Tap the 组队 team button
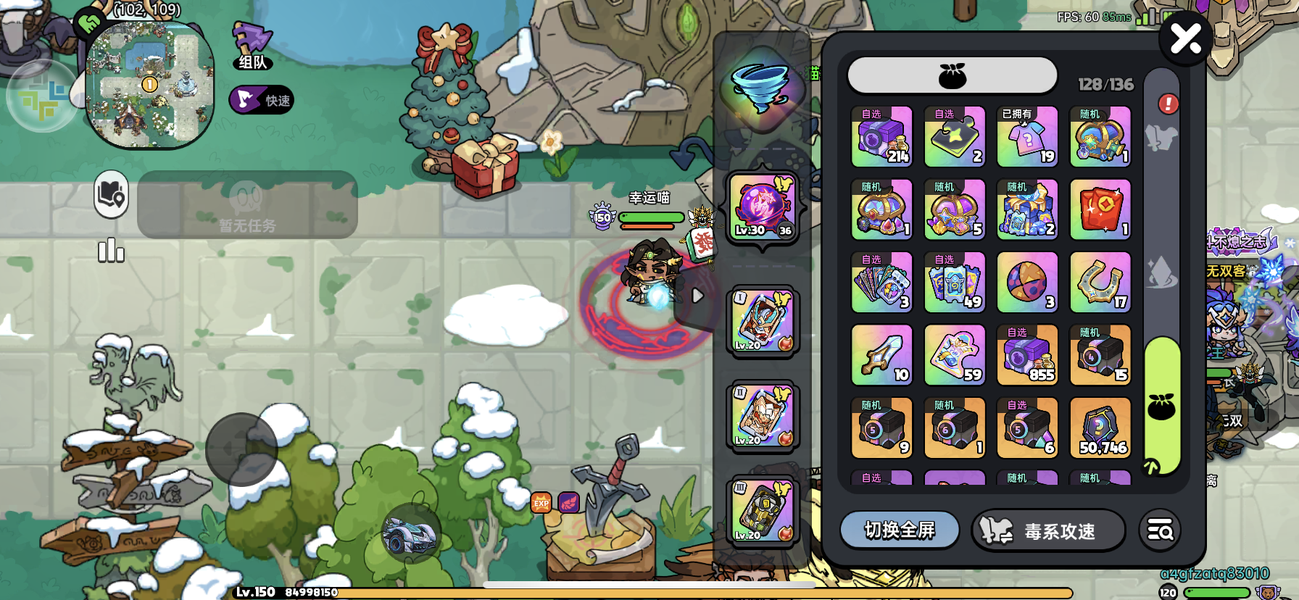This screenshot has height=600, width=1299. pyautogui.click(x=252, y=47)
